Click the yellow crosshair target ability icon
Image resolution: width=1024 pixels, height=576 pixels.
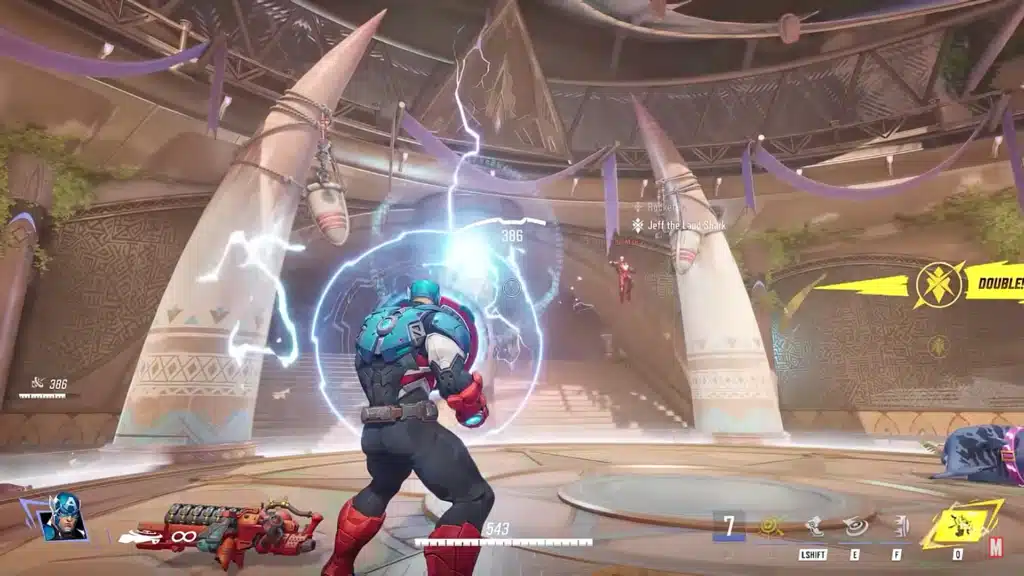click(770, 524)
